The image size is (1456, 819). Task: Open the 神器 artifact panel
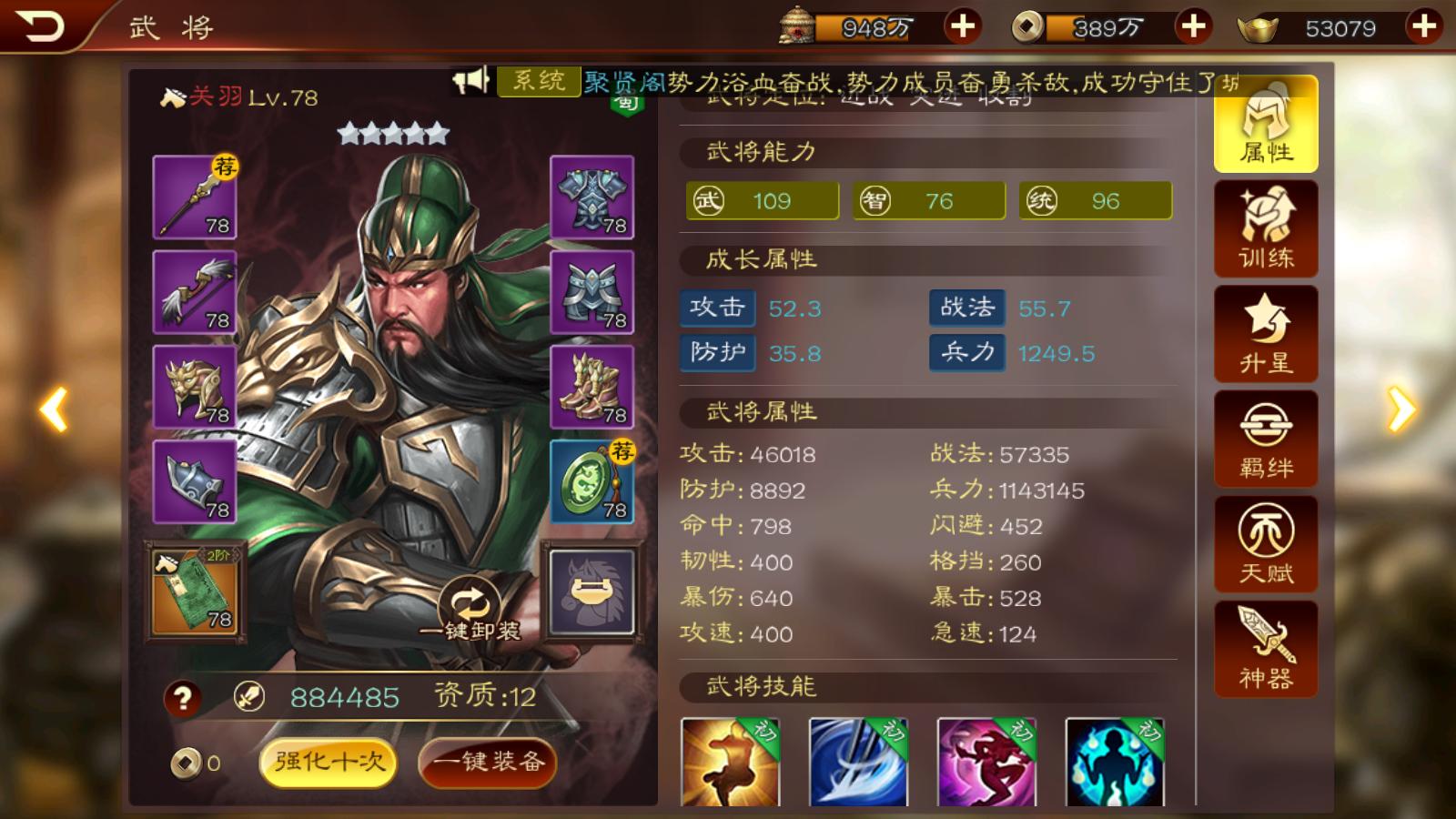point(1264,649)
